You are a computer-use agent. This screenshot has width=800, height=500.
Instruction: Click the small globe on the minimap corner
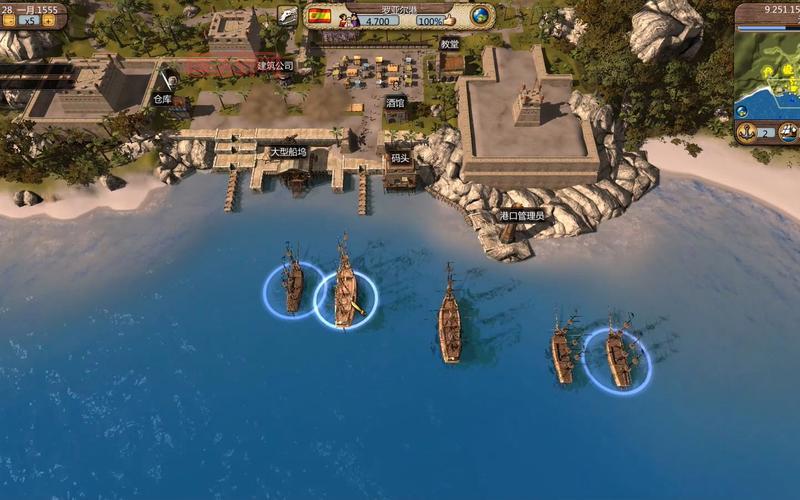pos(743,109)
